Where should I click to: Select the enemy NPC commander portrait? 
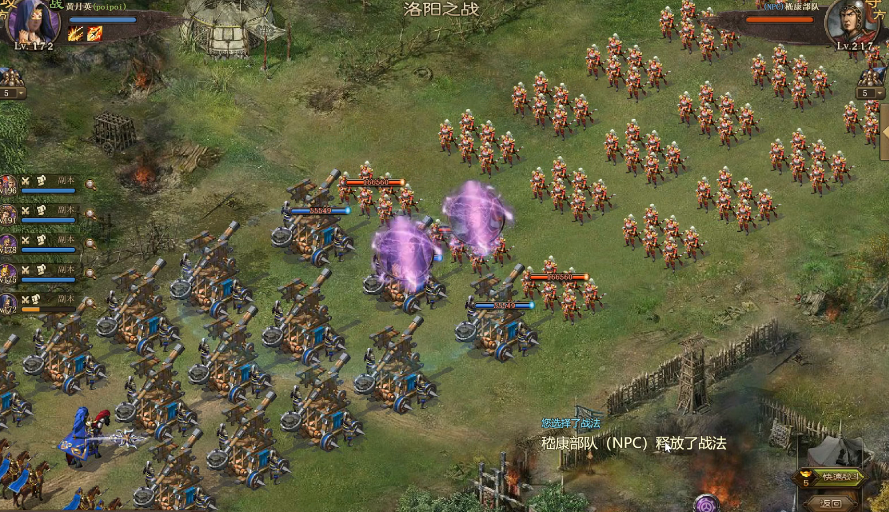coord(852,20)
